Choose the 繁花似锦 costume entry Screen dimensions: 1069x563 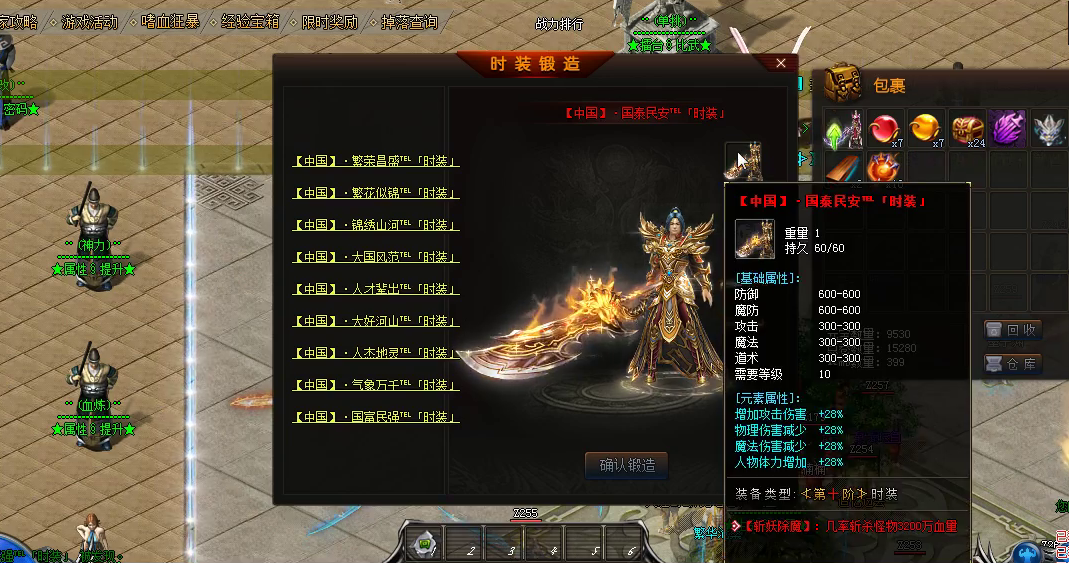pos(376,193)
